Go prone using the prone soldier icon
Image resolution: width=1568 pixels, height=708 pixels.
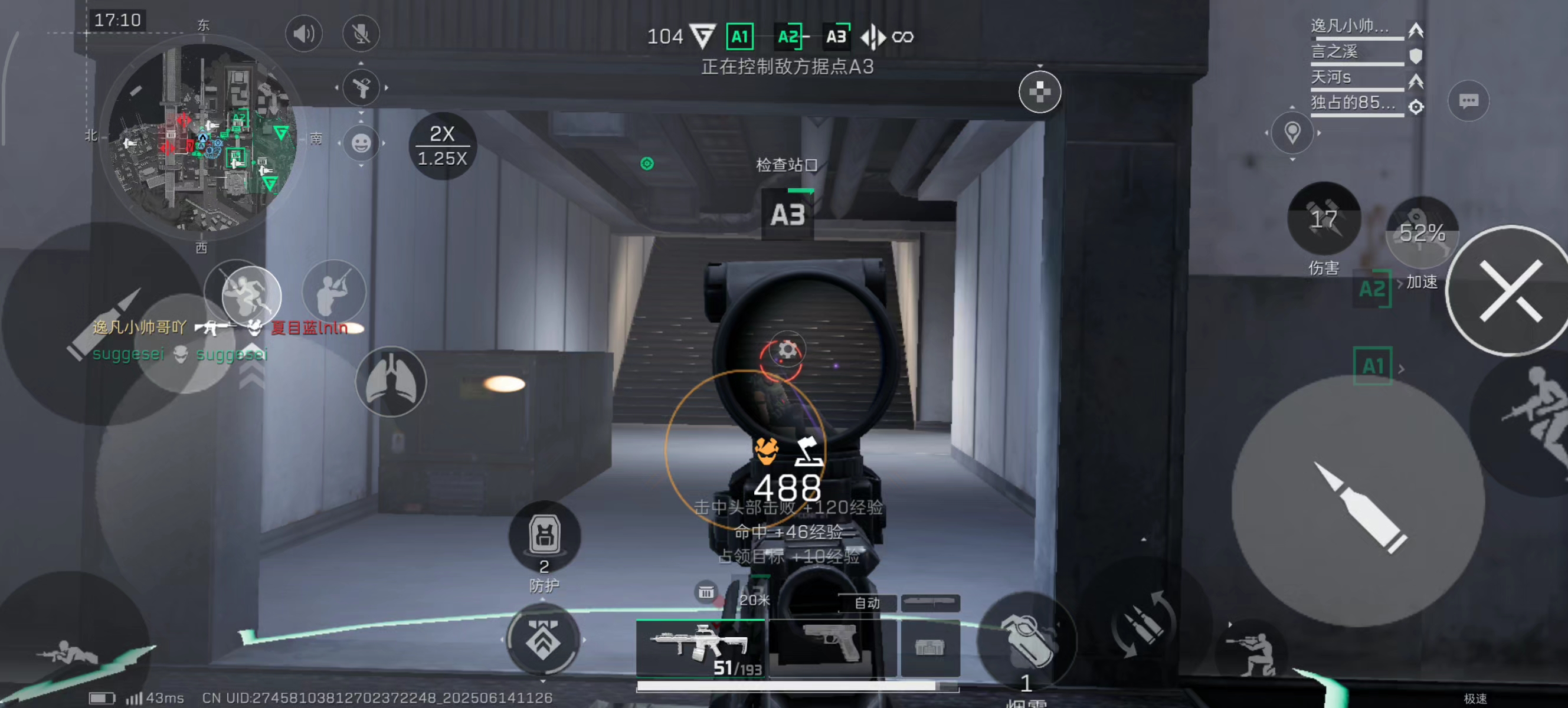[x=67, y=653]
